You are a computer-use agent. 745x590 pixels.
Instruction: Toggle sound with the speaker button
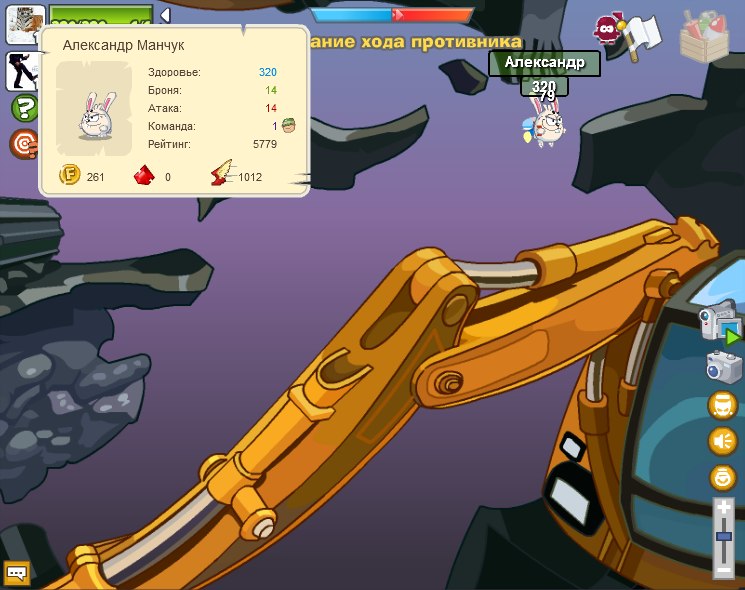(x=723, y=441)
